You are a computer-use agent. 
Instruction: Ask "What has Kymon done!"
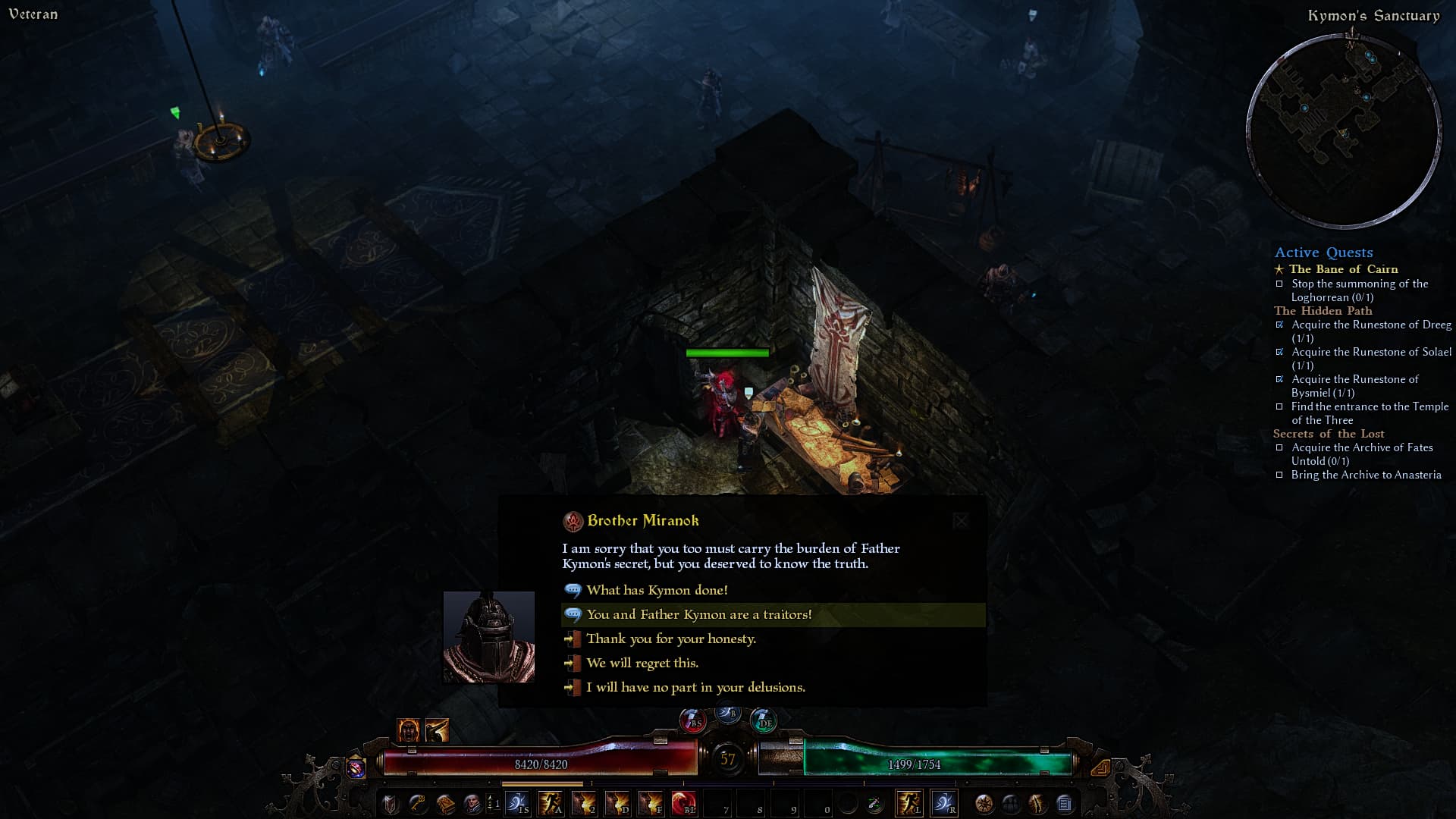[x=657, y=590]
